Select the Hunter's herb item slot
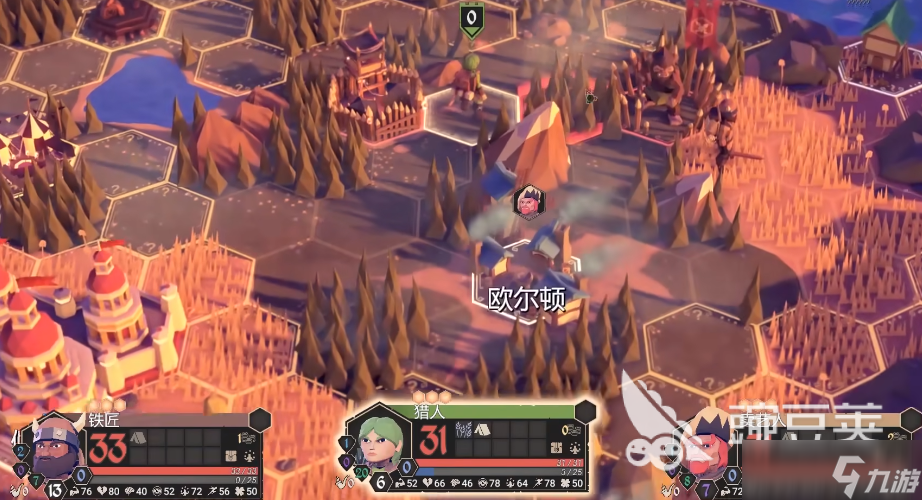Viewport: 922px width, 500px height. [463, 428]
